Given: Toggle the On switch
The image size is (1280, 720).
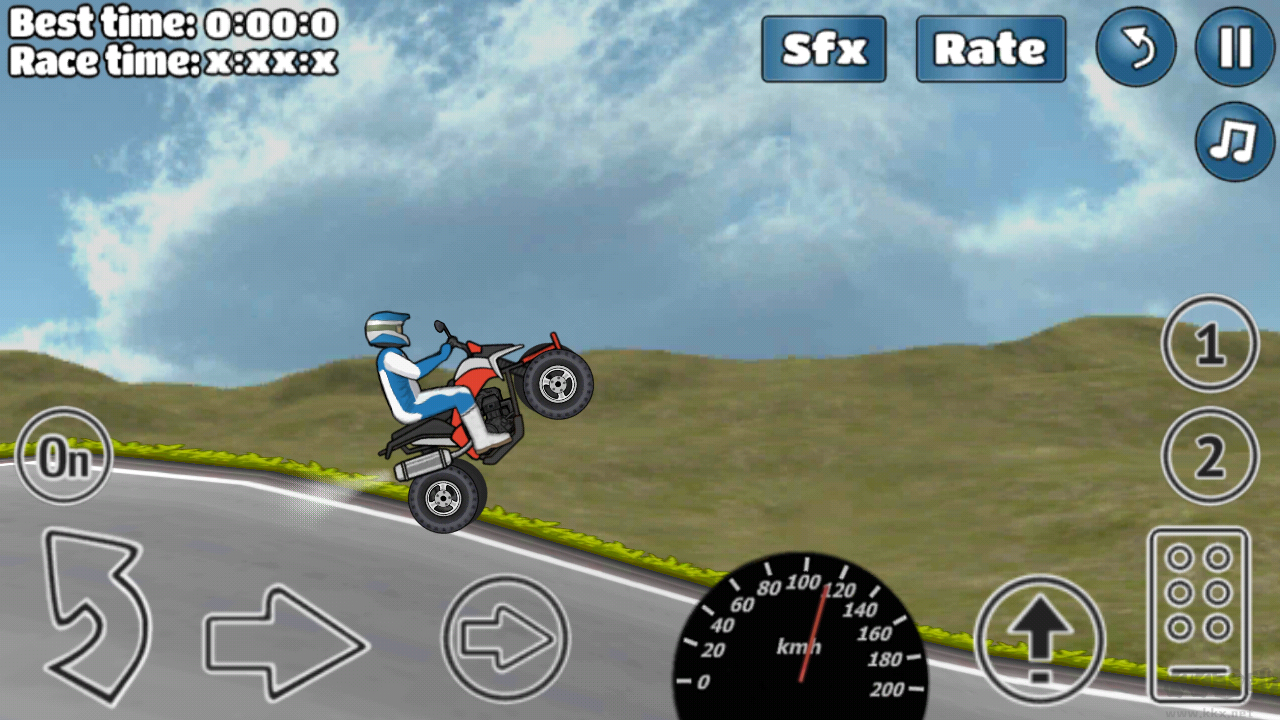Looking at the screenshot, I should 62,456.
